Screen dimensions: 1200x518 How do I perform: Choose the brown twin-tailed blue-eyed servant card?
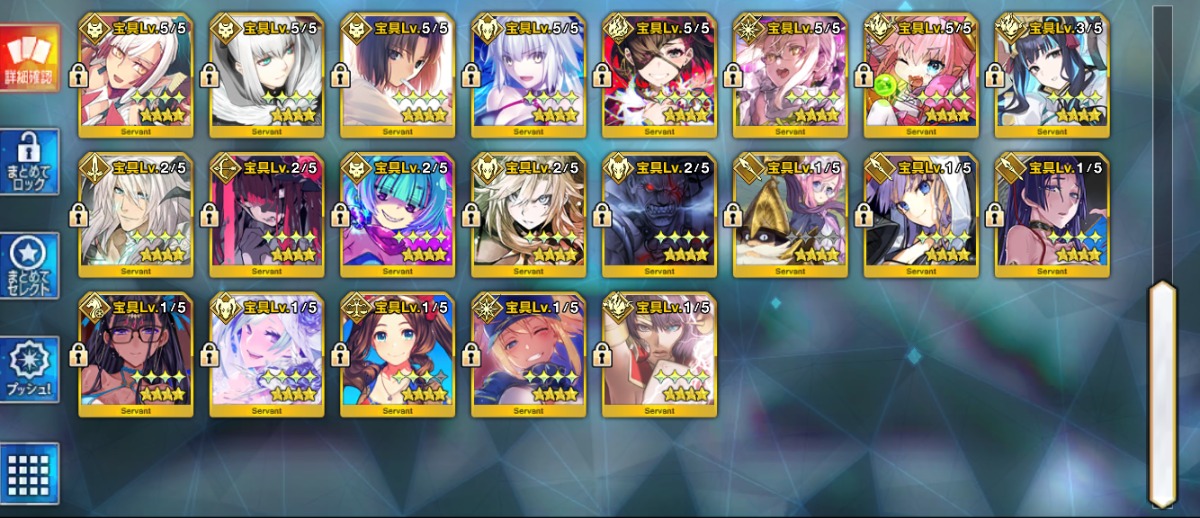click(398, 355)
